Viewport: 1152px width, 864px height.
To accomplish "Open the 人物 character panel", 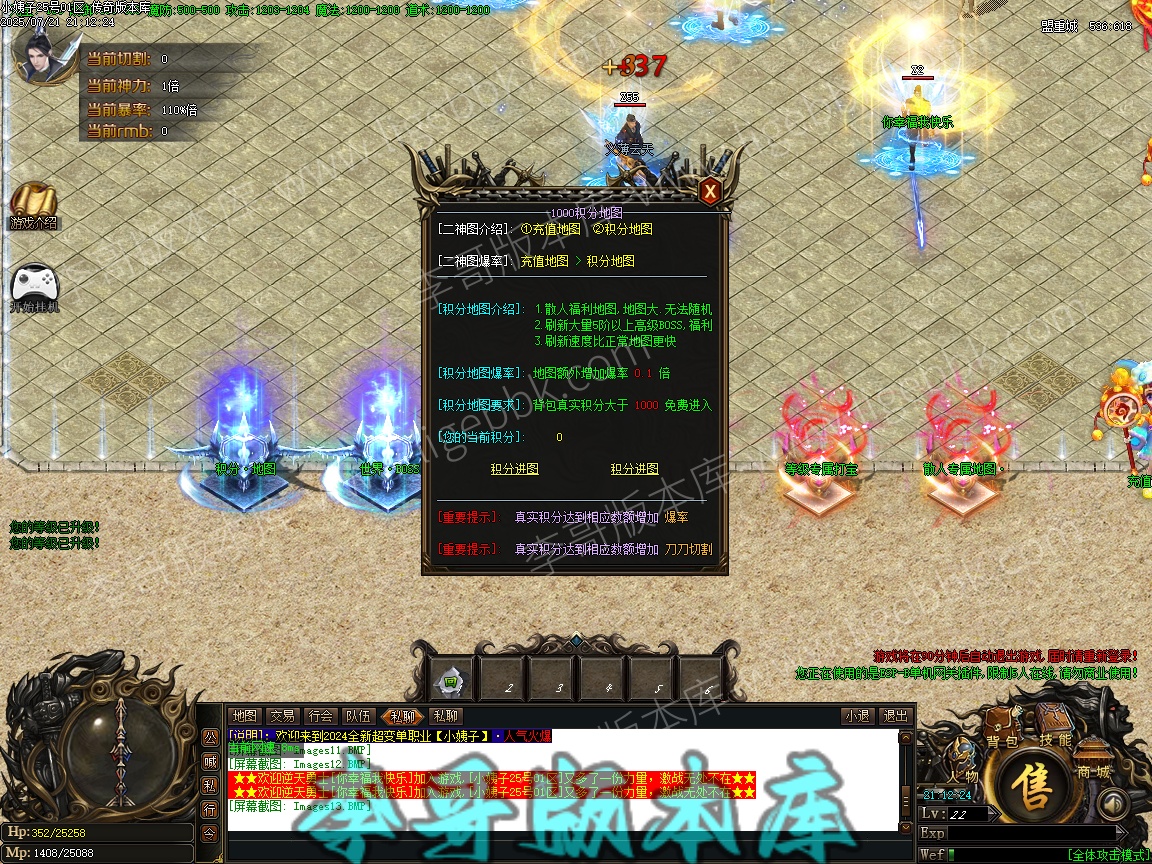I will coord(963,765).
